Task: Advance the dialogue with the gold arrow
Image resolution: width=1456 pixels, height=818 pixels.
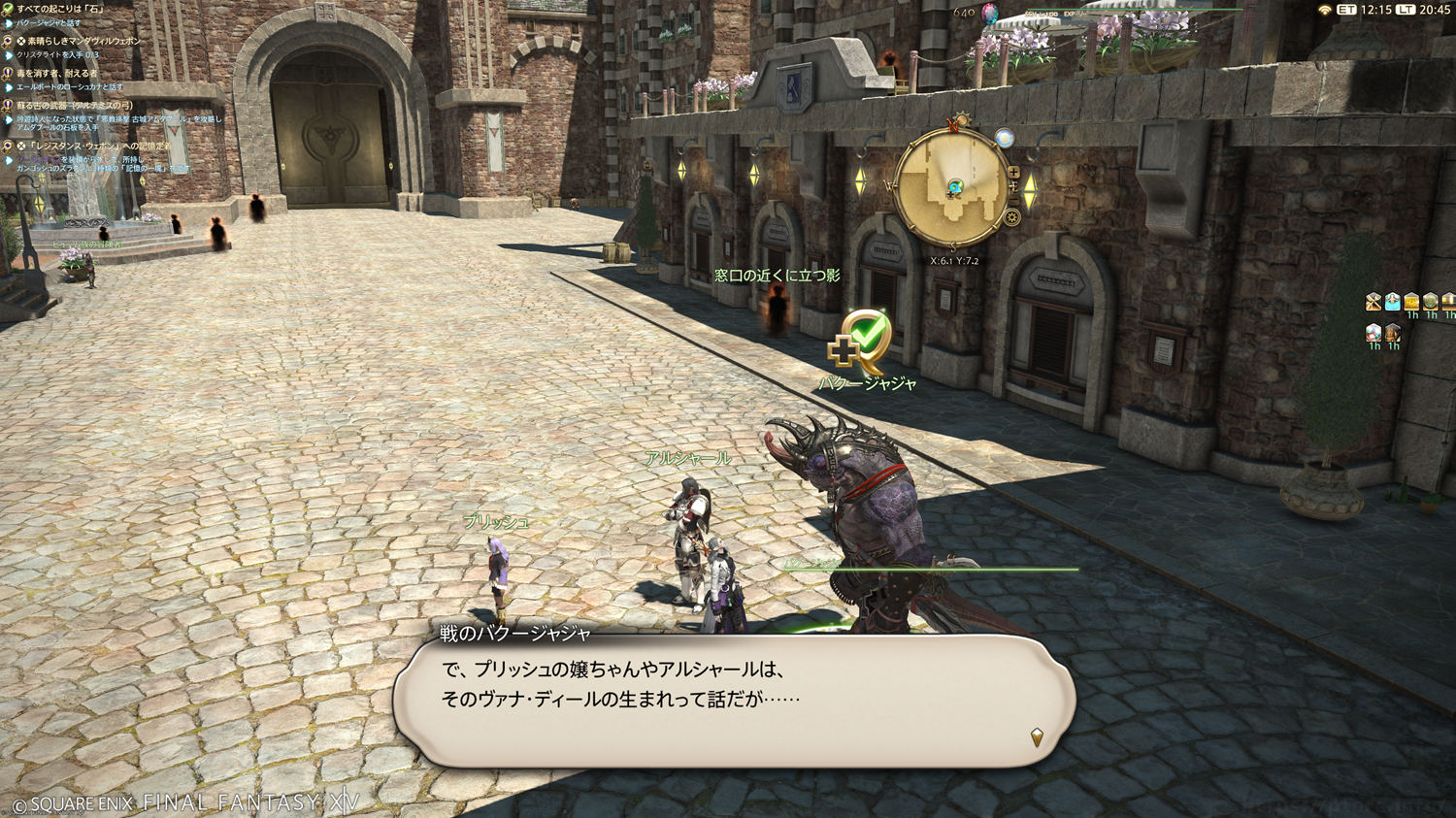Action: [x=1037, y=737]
